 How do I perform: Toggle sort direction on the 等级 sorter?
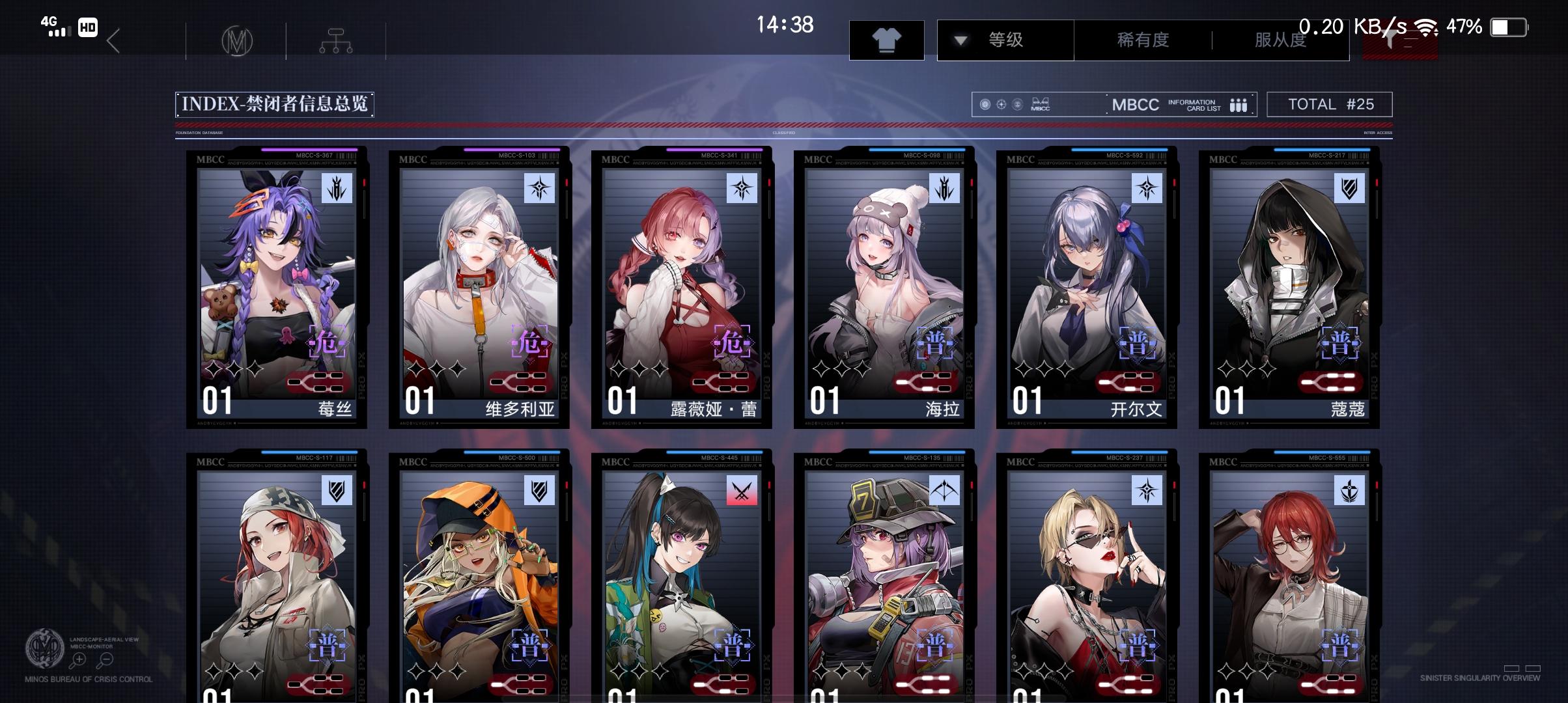(1003, 40)
